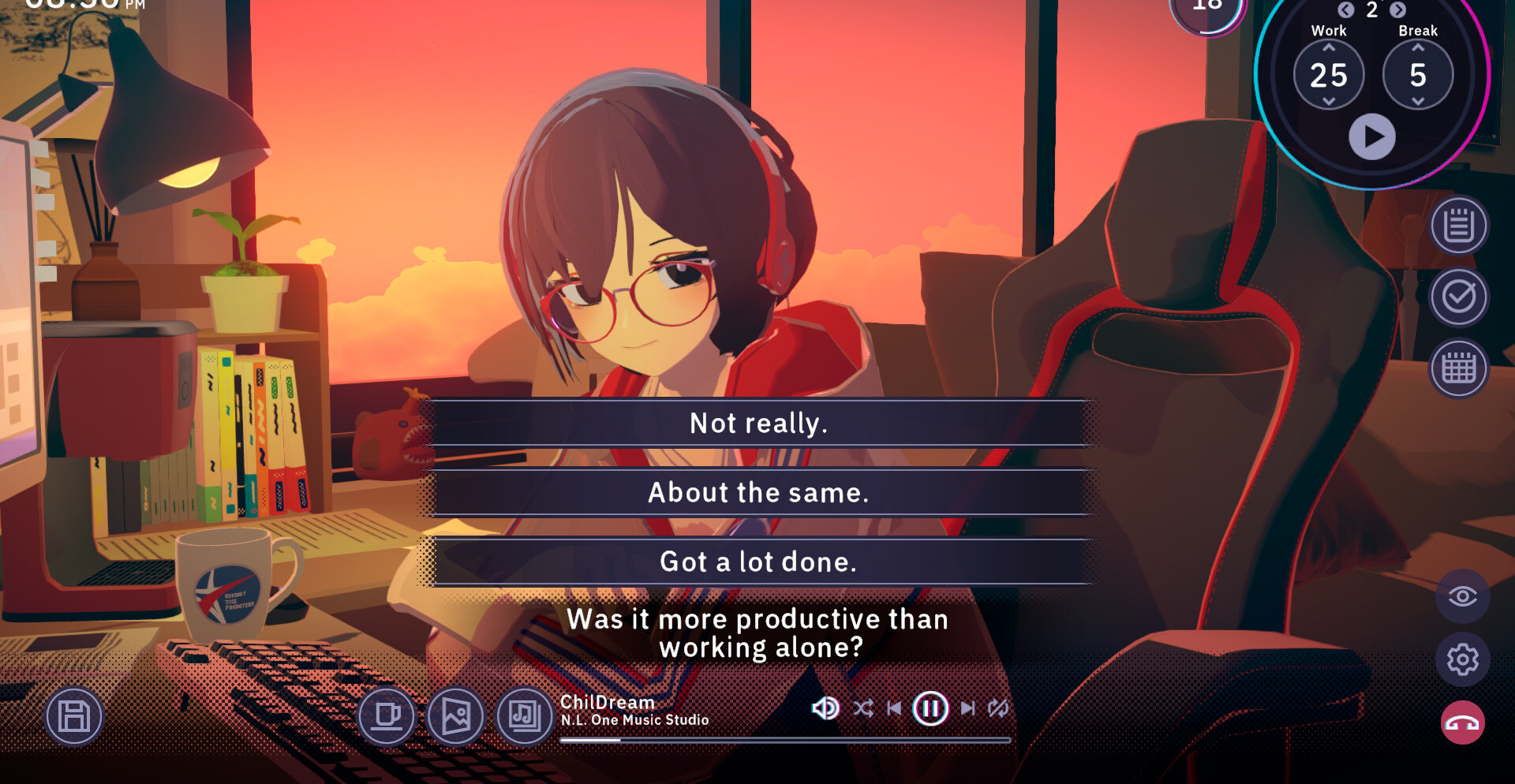Skip to the next music track

pyautogui.click(x=967, y=708)
